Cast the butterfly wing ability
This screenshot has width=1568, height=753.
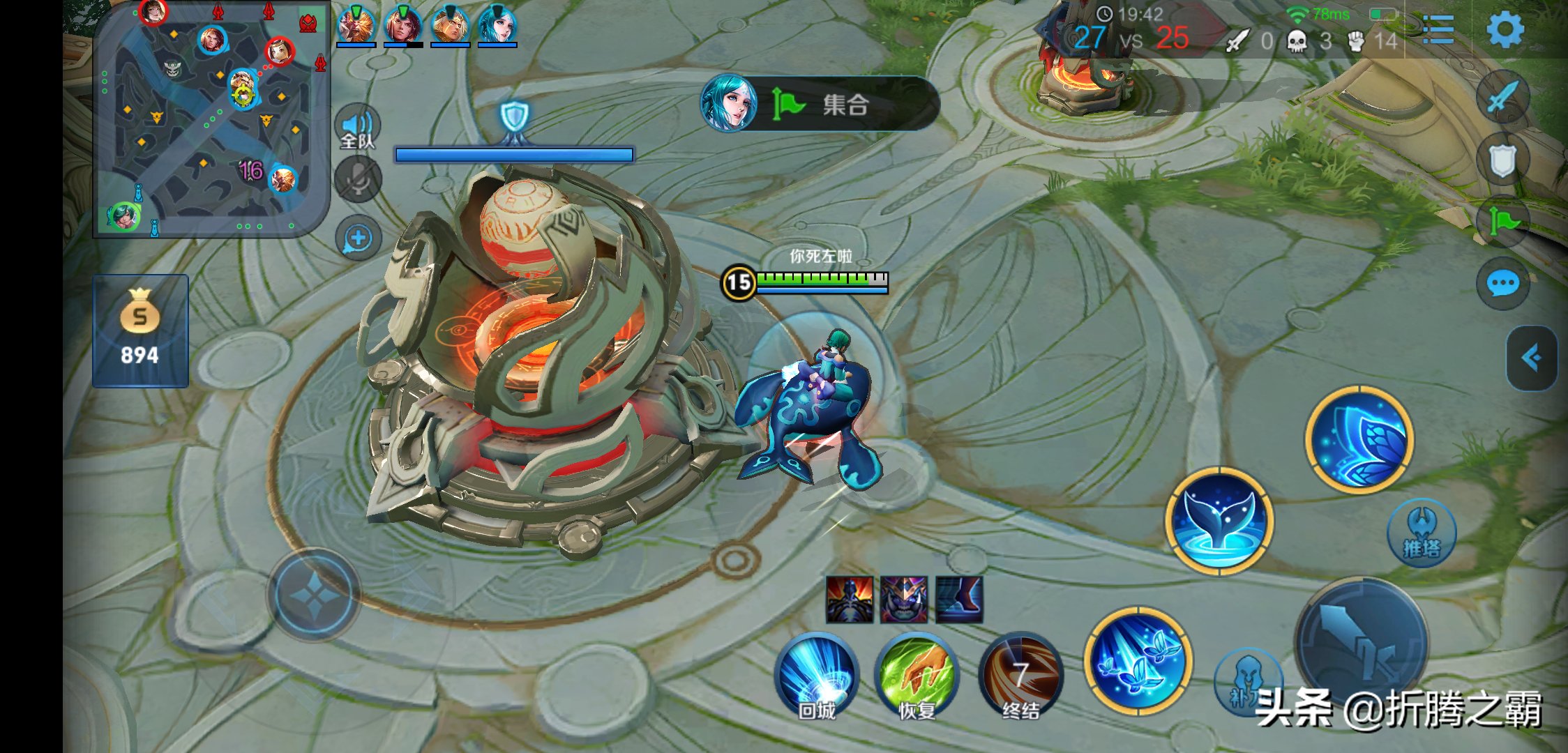point(1359,439)
